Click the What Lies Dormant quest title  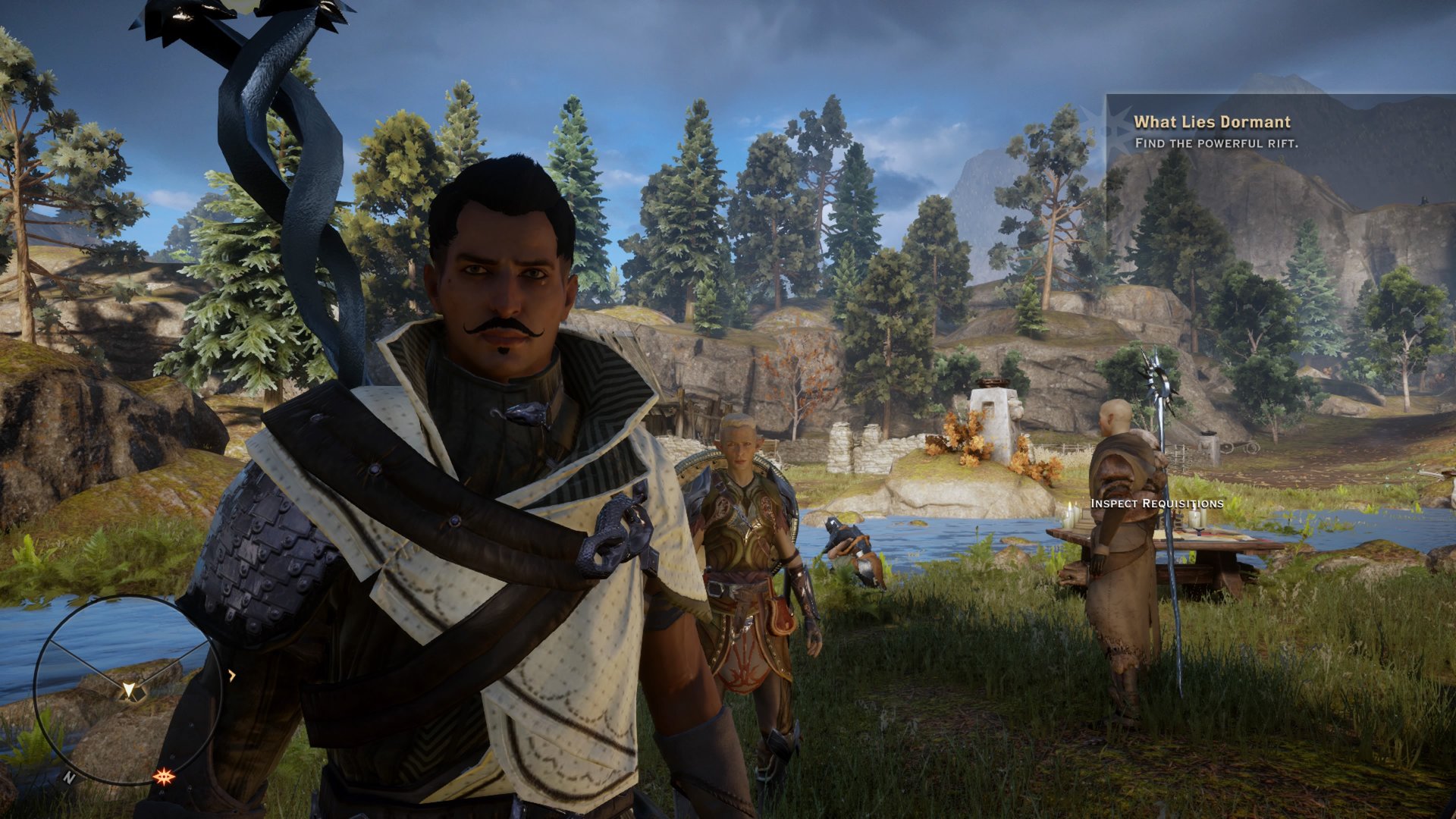click(1212, 121)
